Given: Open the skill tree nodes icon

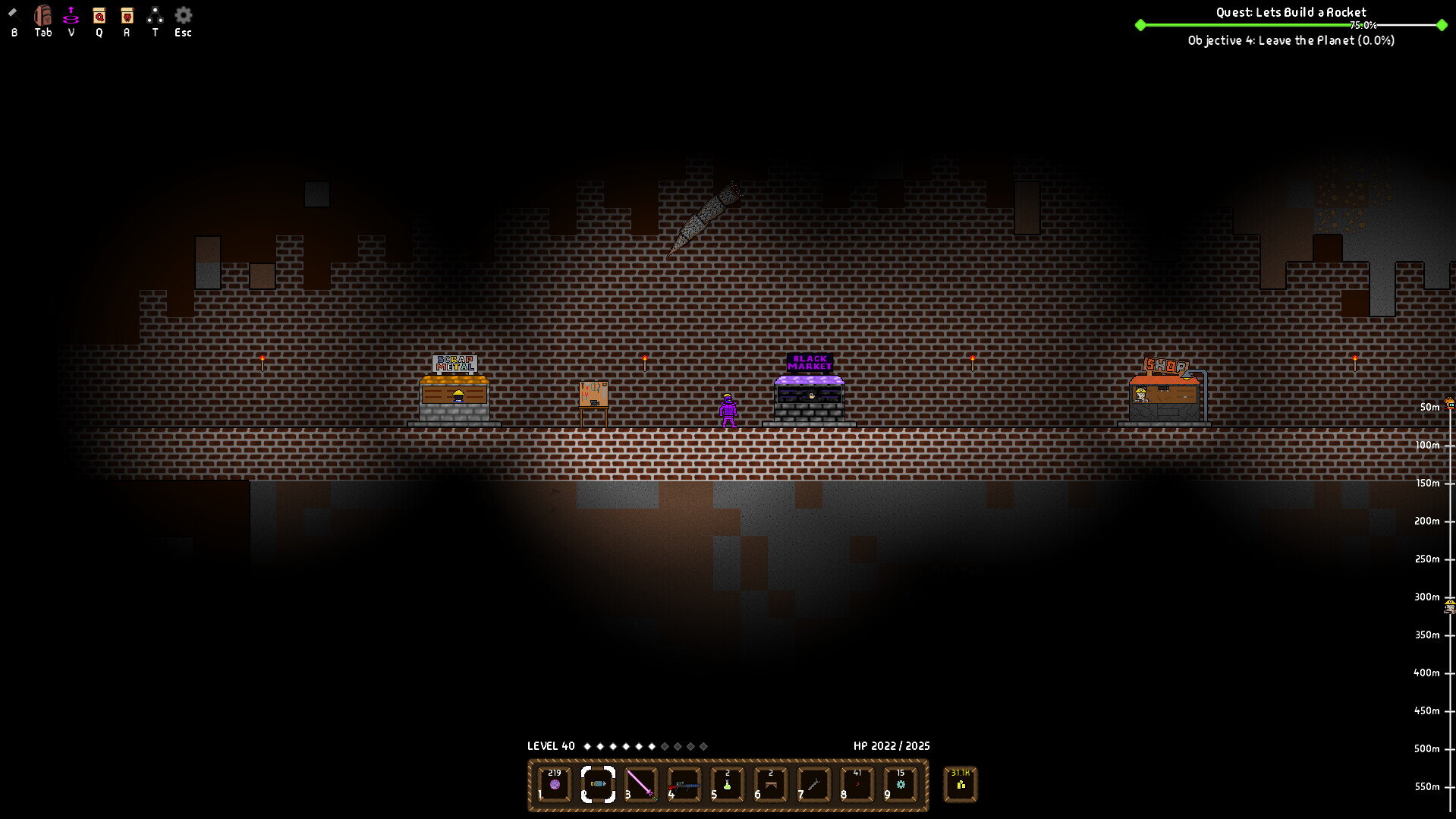Looking at the screenshot, I should pos(155,15).
